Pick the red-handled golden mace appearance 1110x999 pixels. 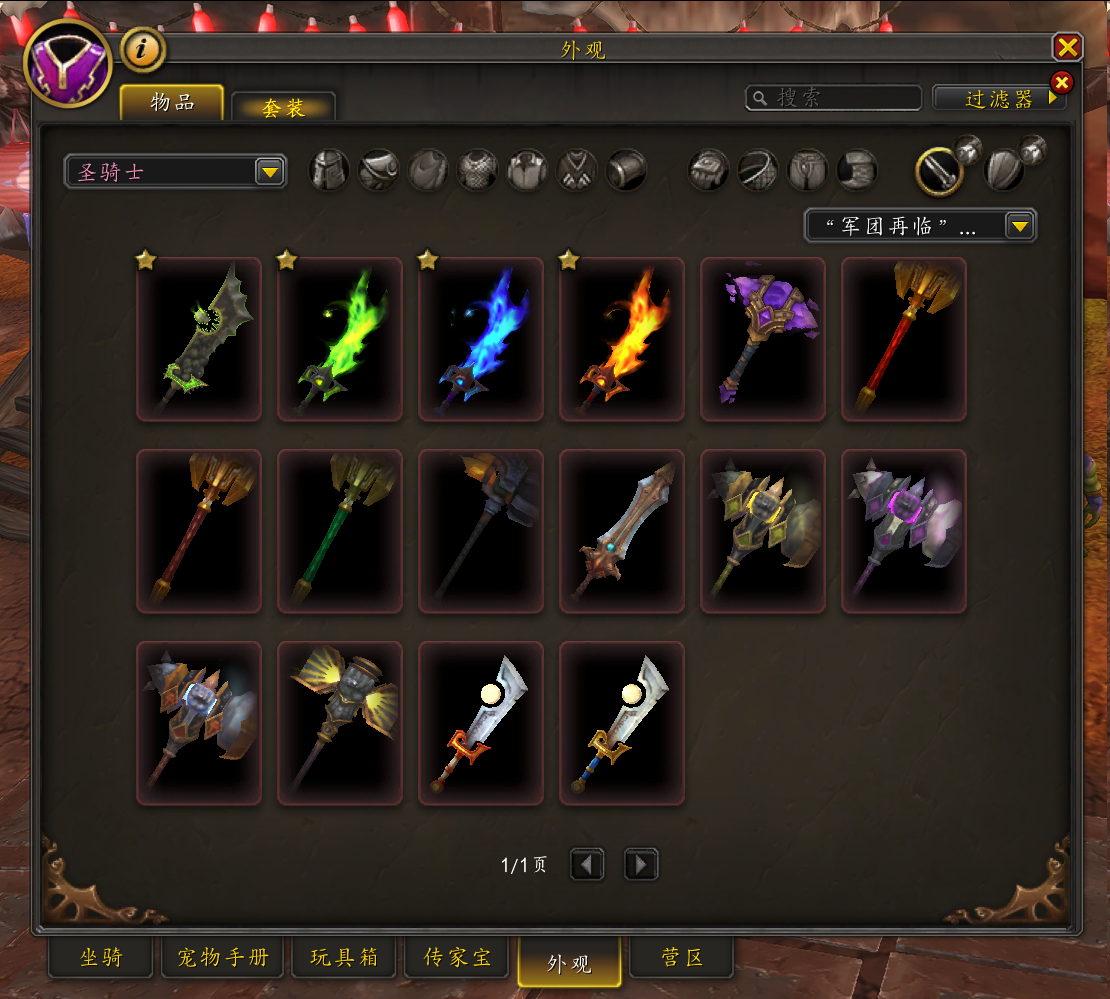pyautogui.click(x=904, y=339)
